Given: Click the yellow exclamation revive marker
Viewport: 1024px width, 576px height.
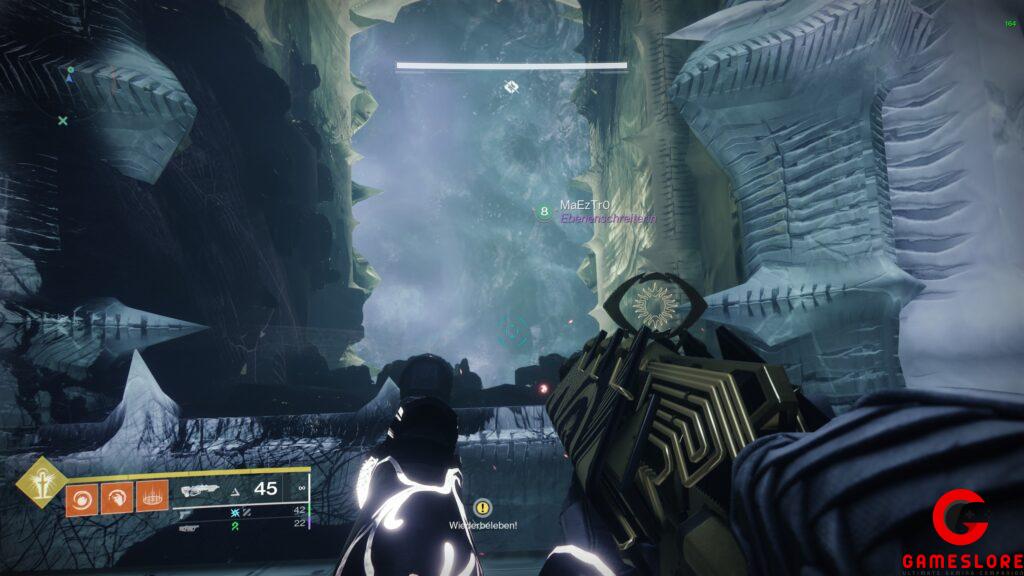Looking at the screenshot, I should click(483, 508).
